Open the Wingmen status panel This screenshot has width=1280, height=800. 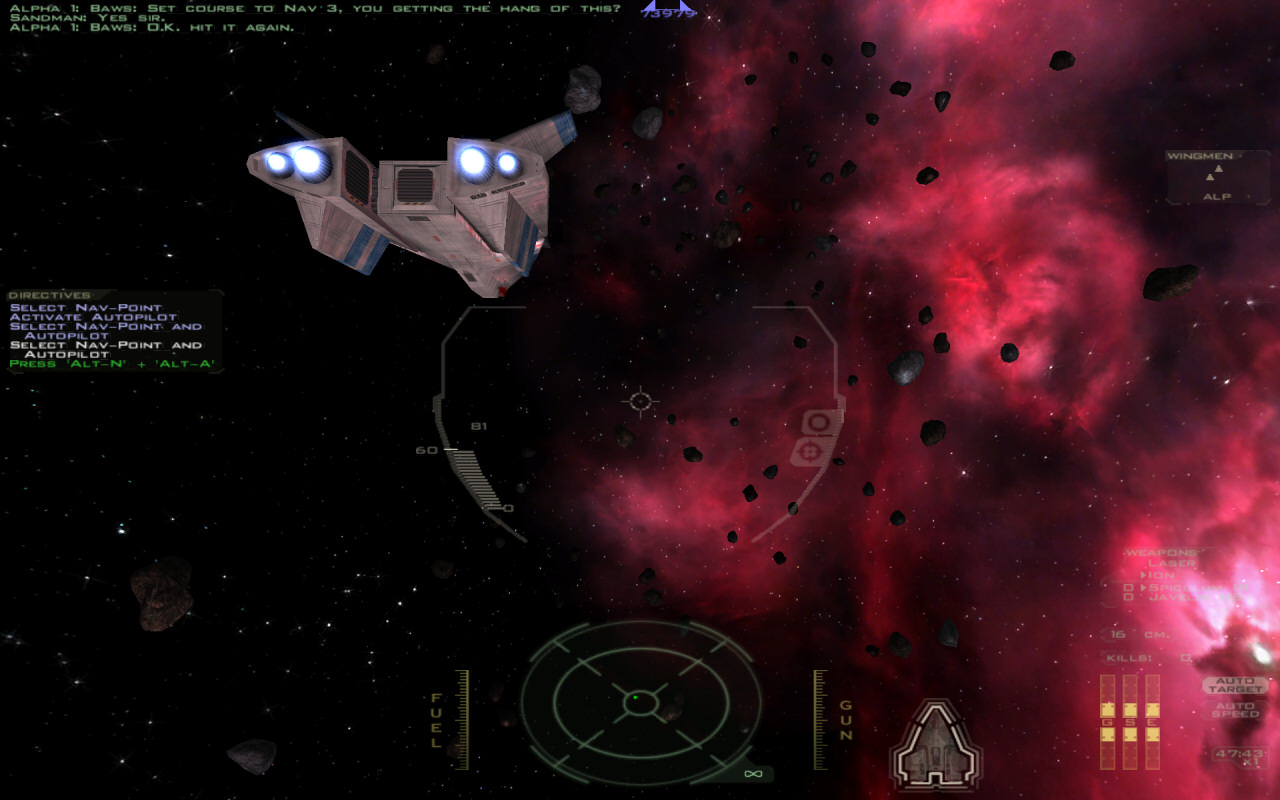tap(1217, 177)
